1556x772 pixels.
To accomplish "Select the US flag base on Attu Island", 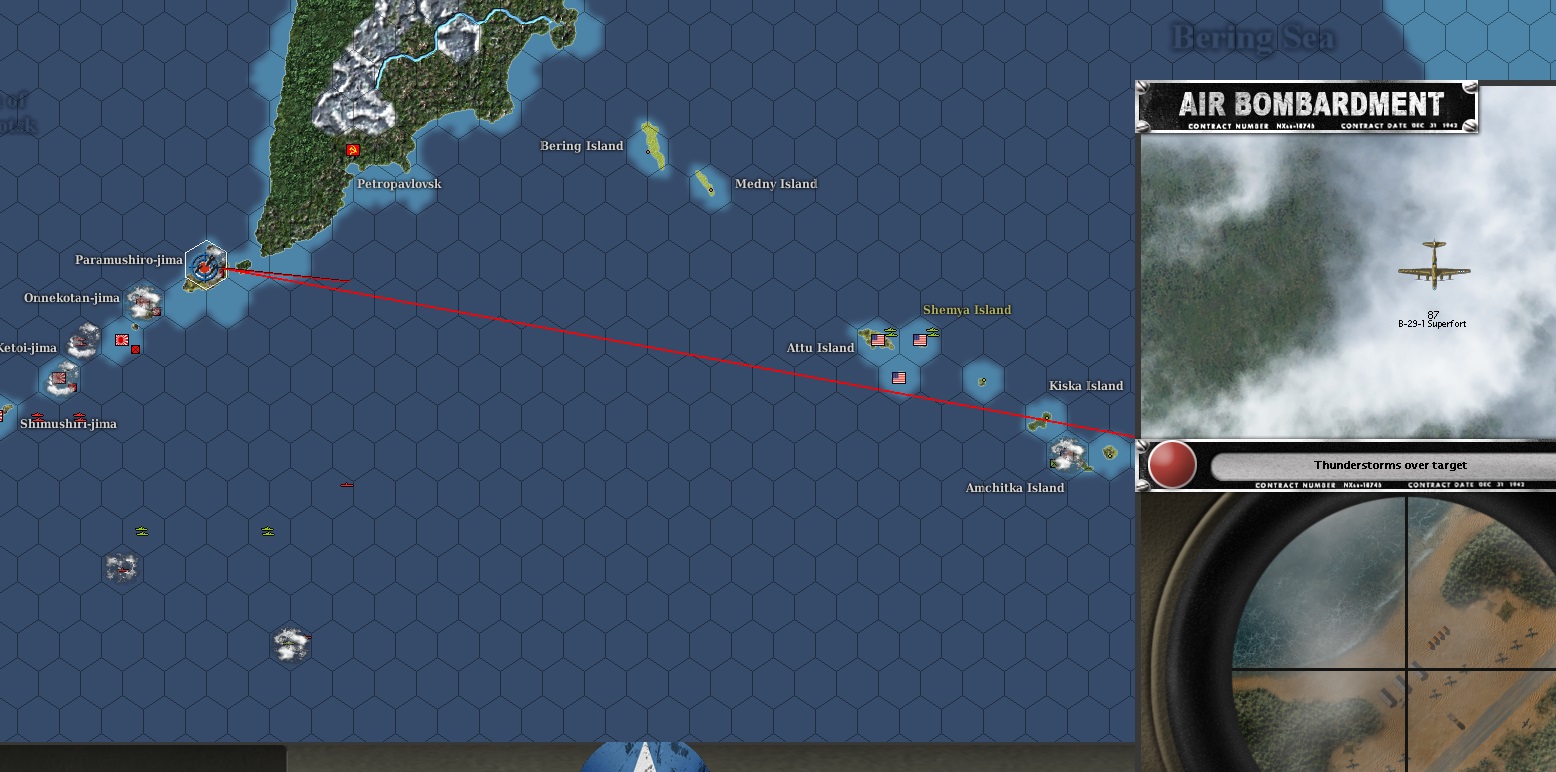I will coord(878,340).
